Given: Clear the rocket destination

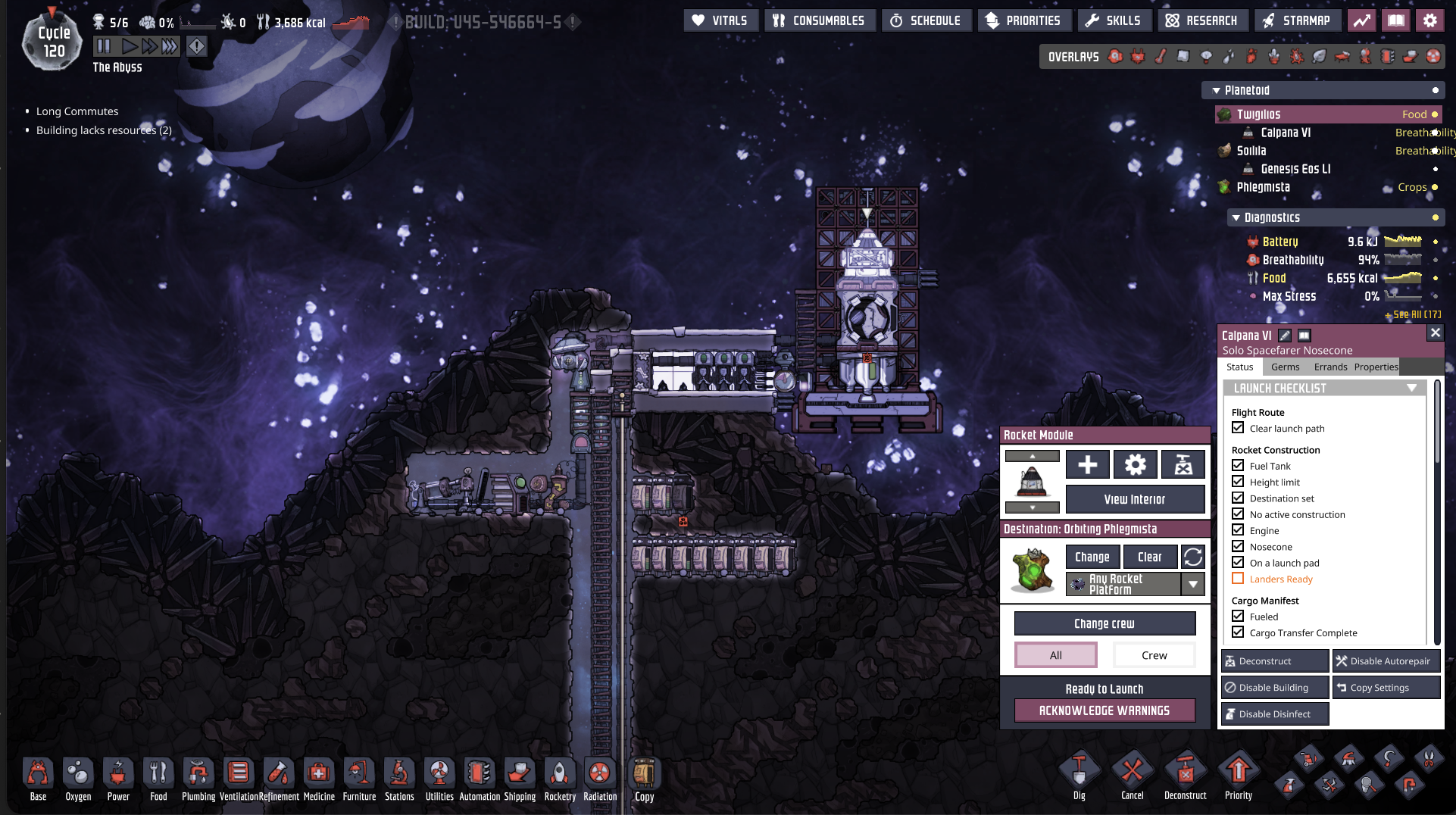Looking at the screenshot, I should [1149, 557].
